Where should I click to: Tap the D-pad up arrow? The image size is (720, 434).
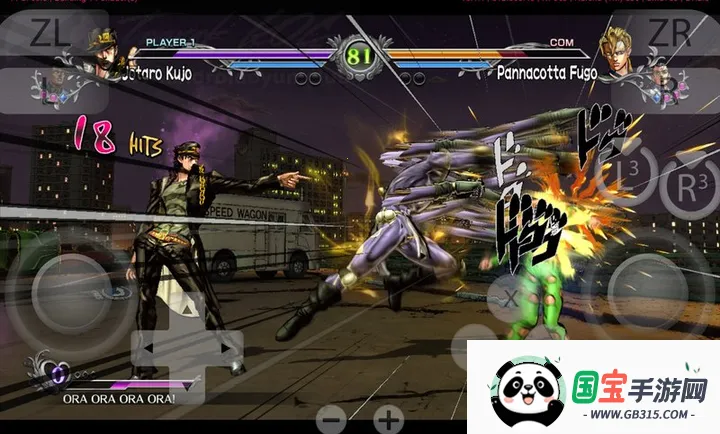coord(189,310)
